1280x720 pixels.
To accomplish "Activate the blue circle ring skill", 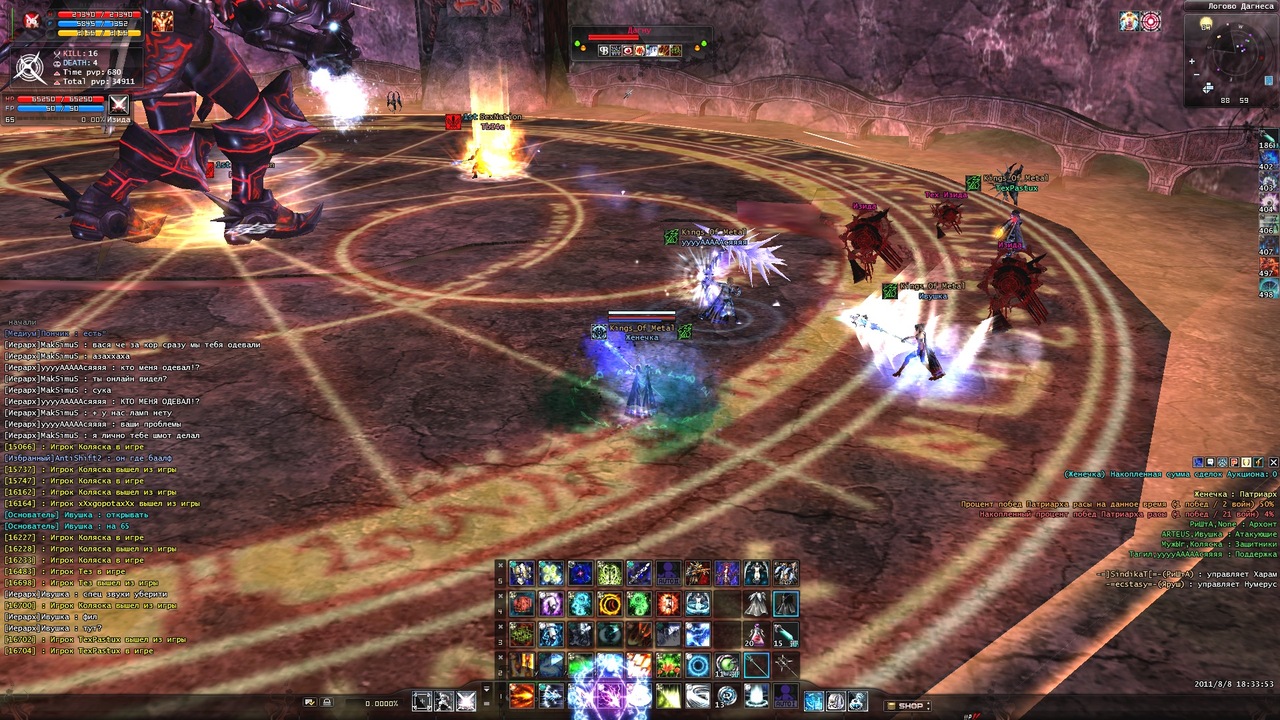I will pyautogui.click(x=698, y=665).
